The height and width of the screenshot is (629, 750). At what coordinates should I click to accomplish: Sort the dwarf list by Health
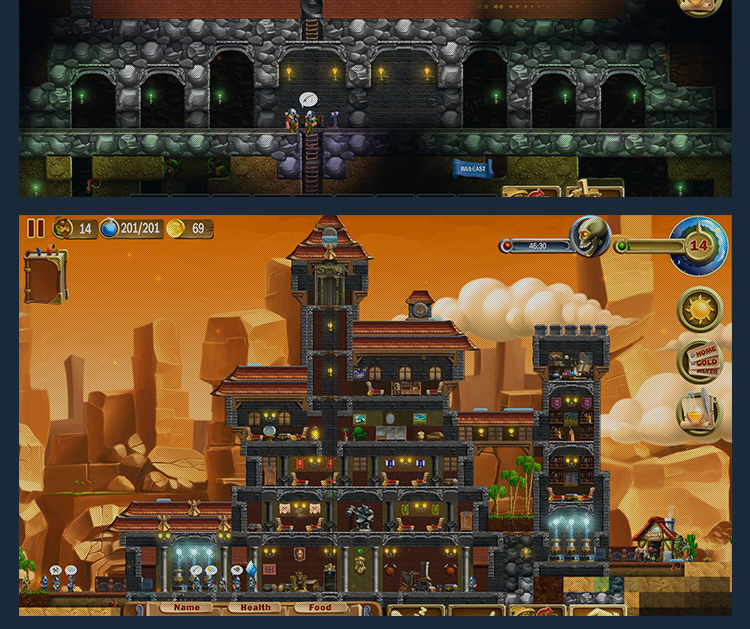pyautogui.click(x=256, y=607)
